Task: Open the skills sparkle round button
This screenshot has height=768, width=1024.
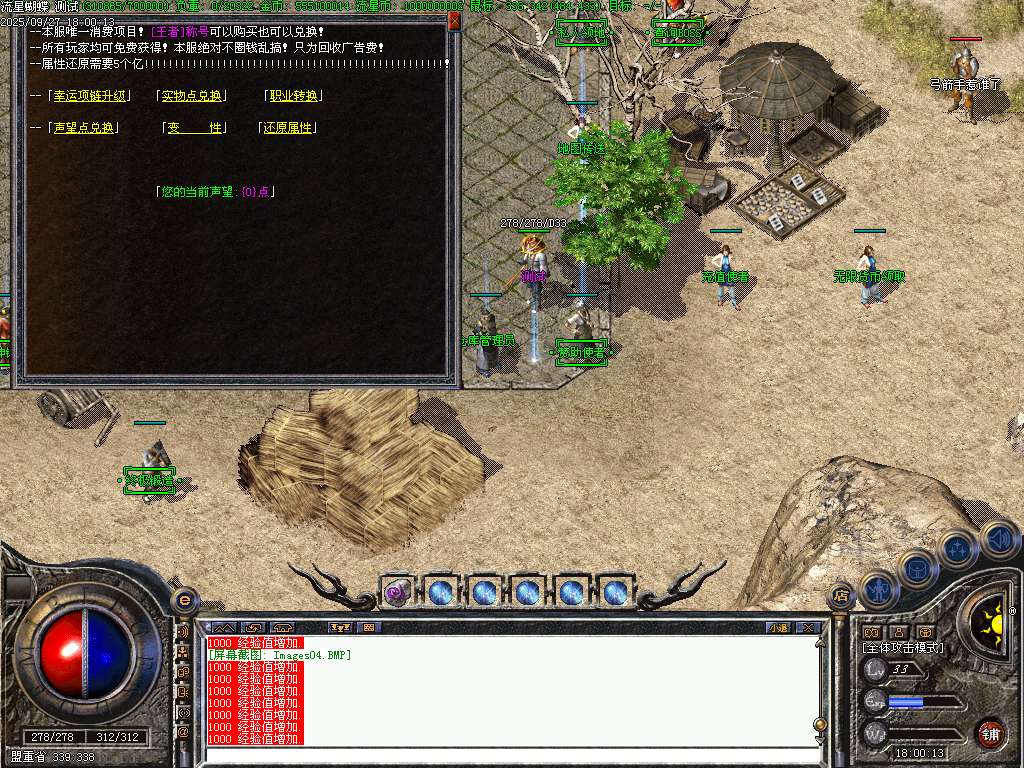Action: [958, 549]
